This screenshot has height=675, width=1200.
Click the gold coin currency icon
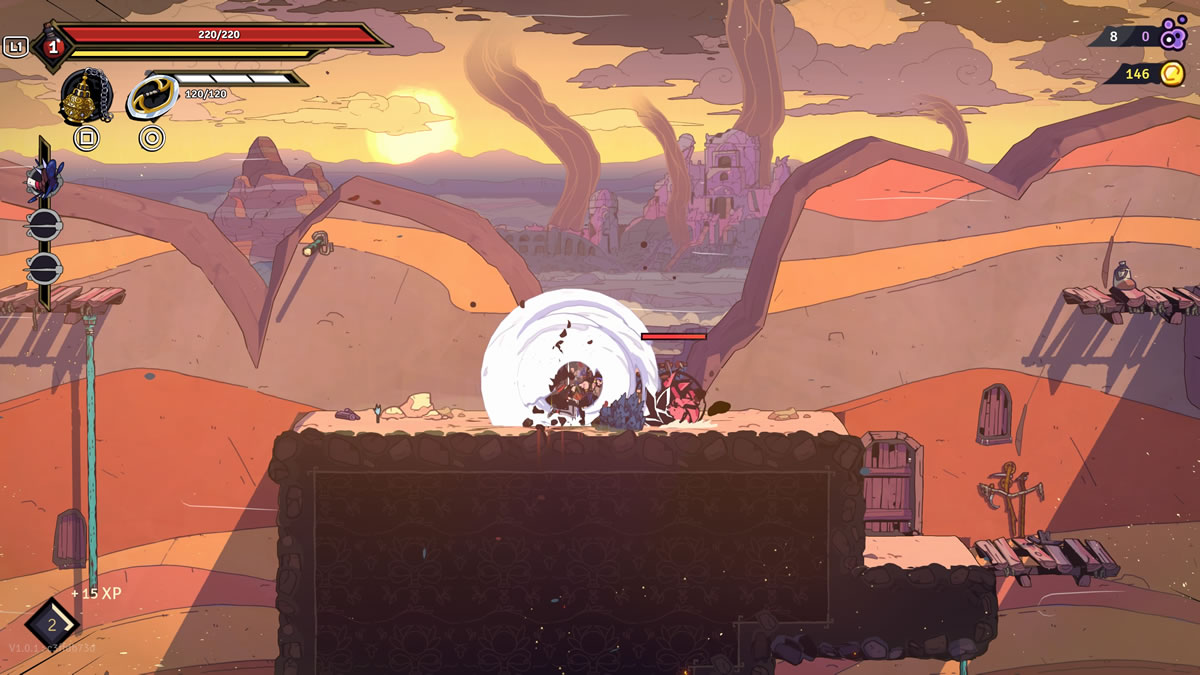(1172, 73)
